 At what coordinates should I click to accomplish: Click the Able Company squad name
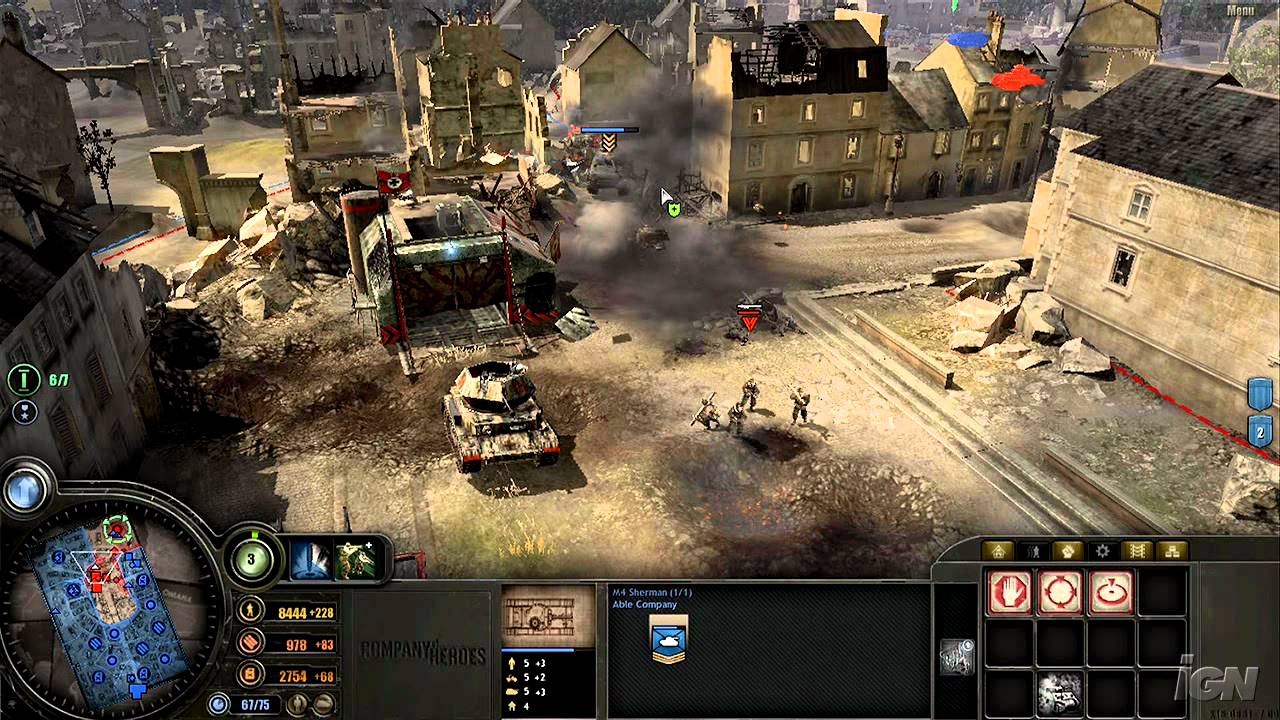click(645, 603)
